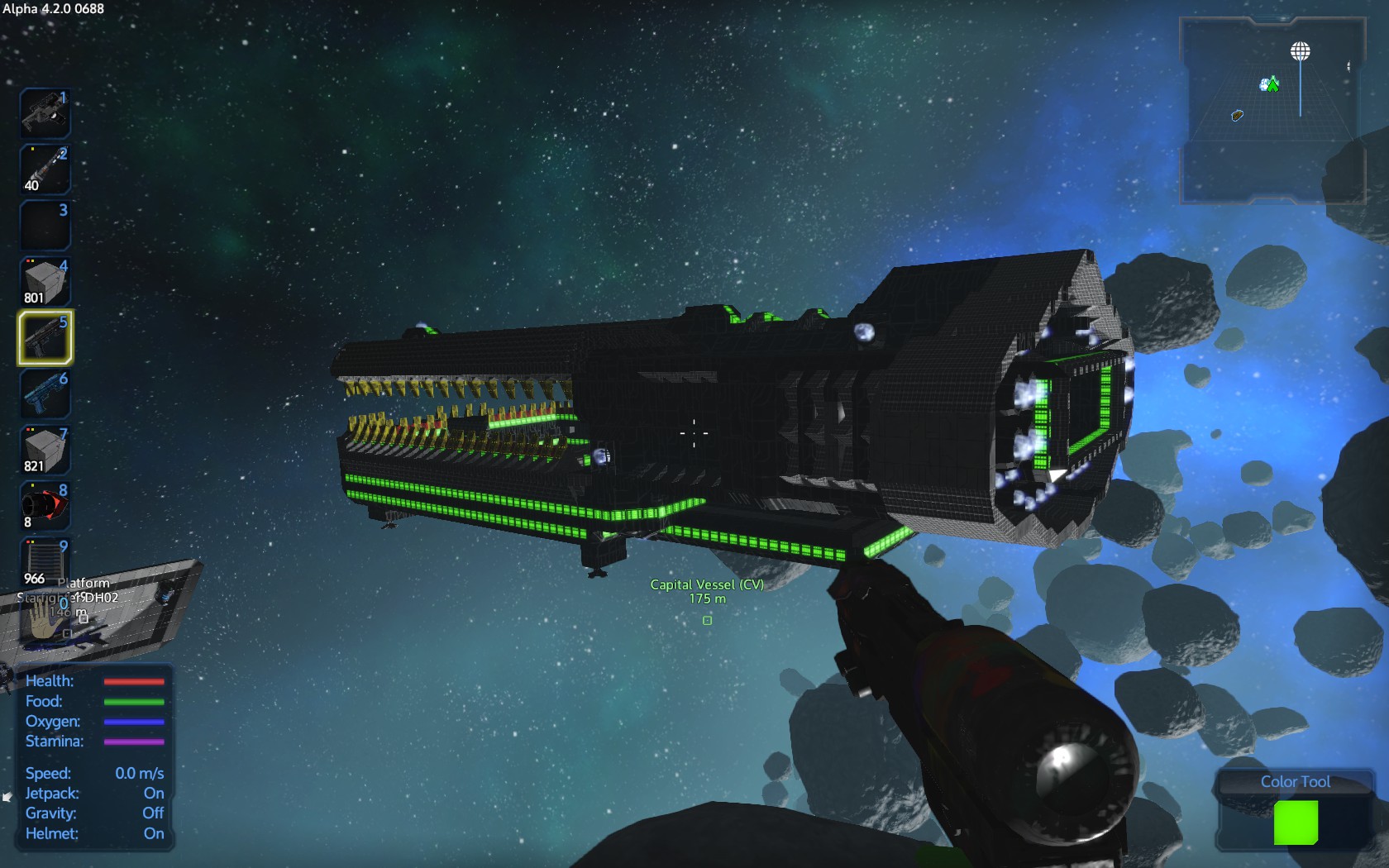Image resolution: width=1389 pixels, height=868 pixels.
Task: Equip the blue pistol tool in slot 6
Action: (45, 393)
